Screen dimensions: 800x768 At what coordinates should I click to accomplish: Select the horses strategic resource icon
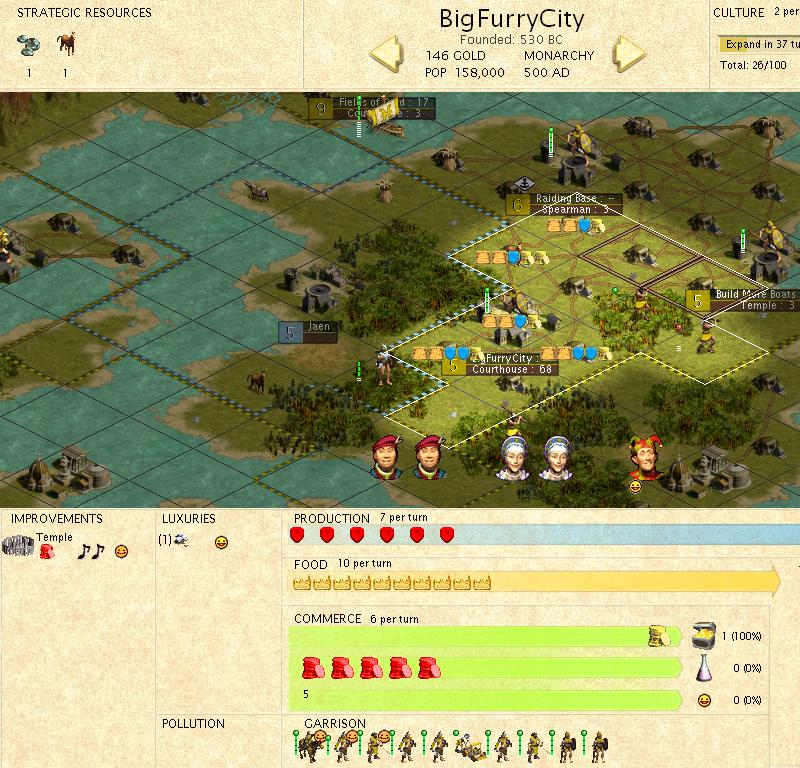(66, 44)
